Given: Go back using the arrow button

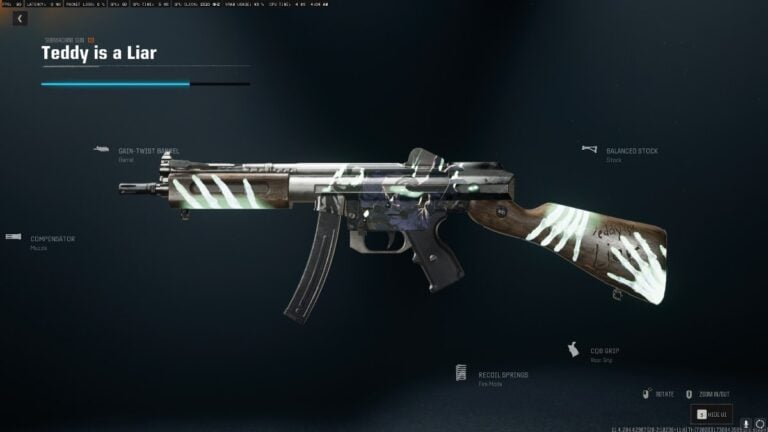Looking at the screenshot, I should 20,18.
